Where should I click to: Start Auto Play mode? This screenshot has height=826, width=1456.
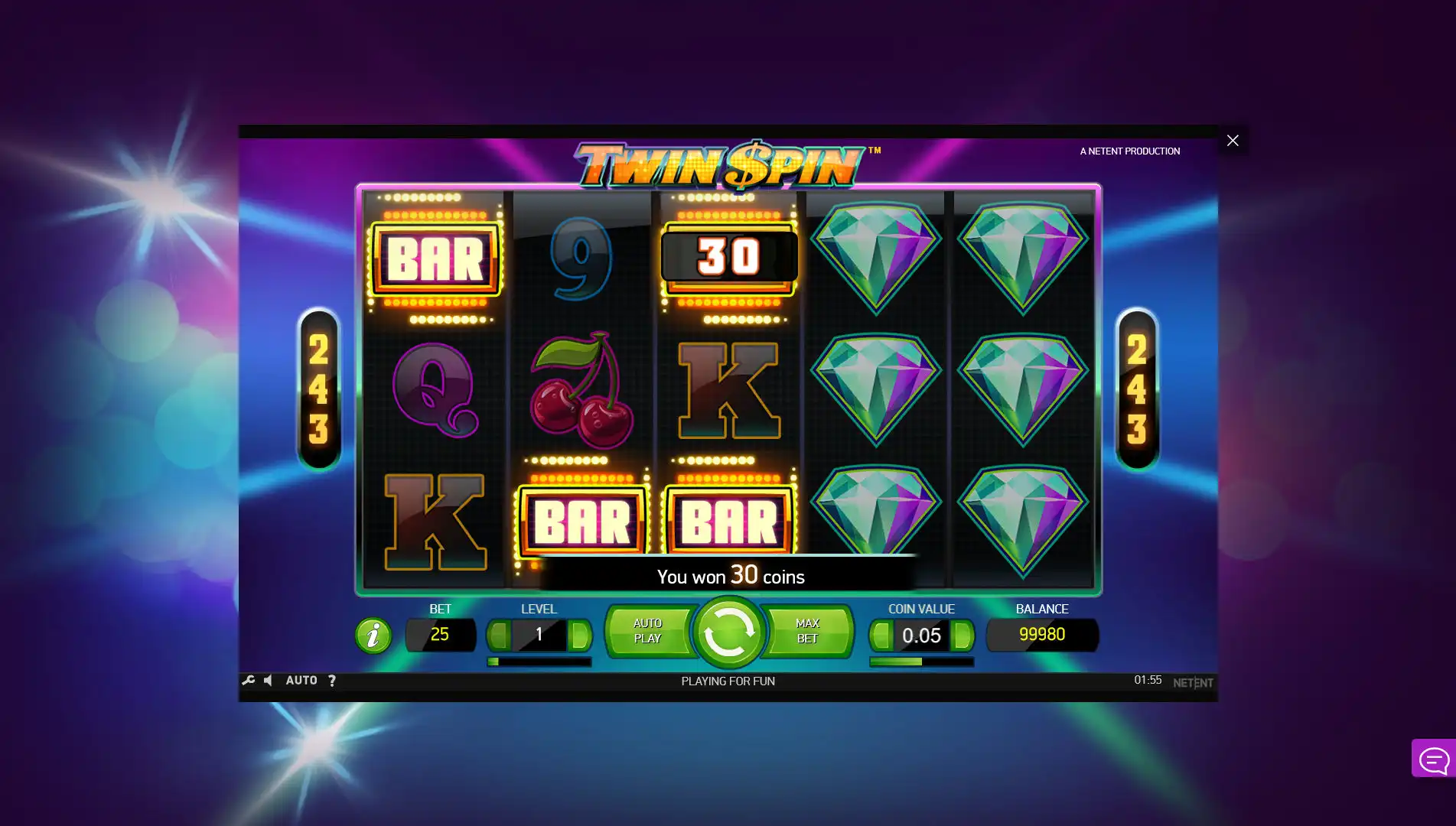[648, 632]
